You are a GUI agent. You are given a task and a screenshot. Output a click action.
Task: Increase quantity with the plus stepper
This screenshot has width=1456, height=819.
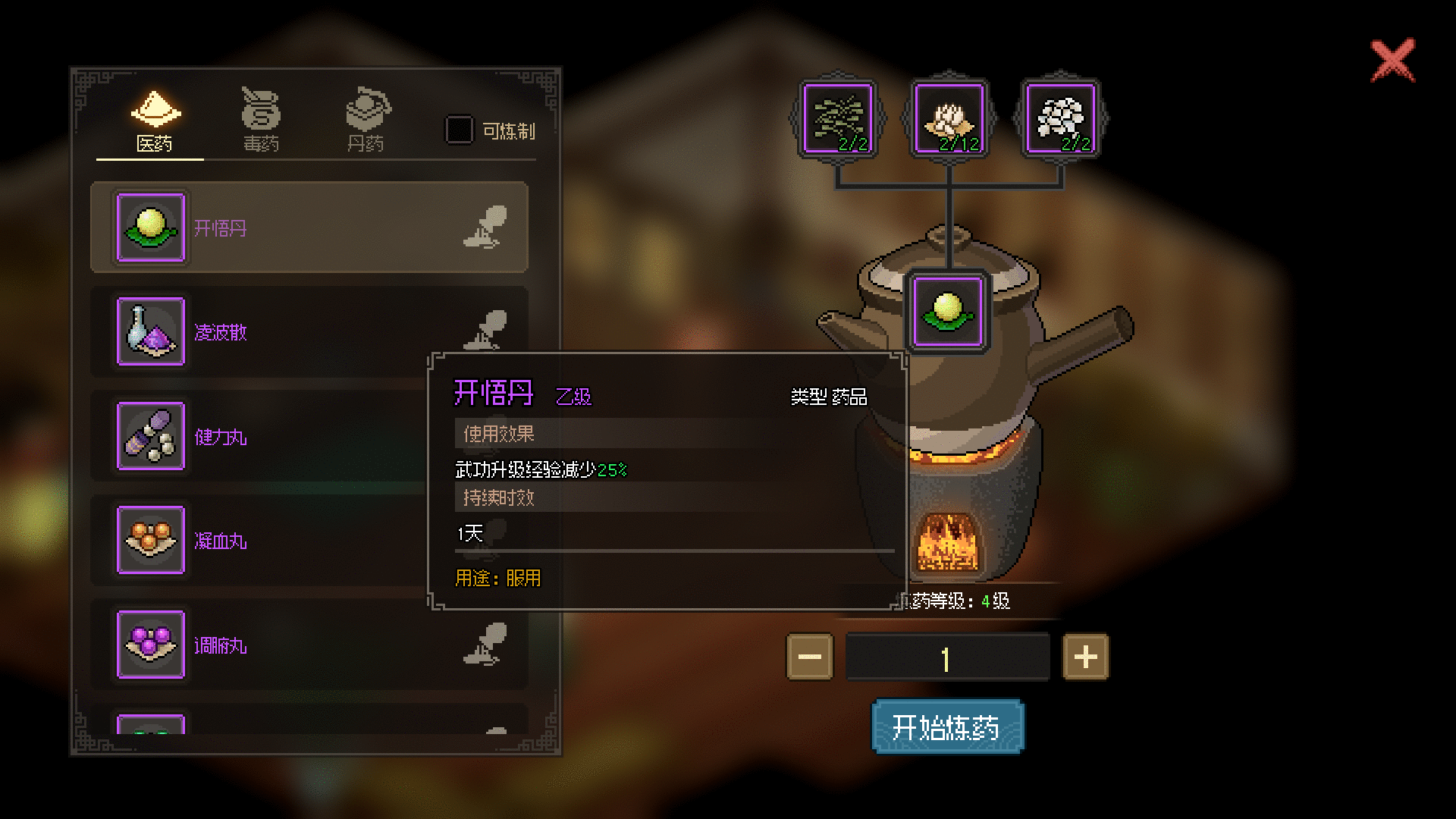coord(1086,655)
